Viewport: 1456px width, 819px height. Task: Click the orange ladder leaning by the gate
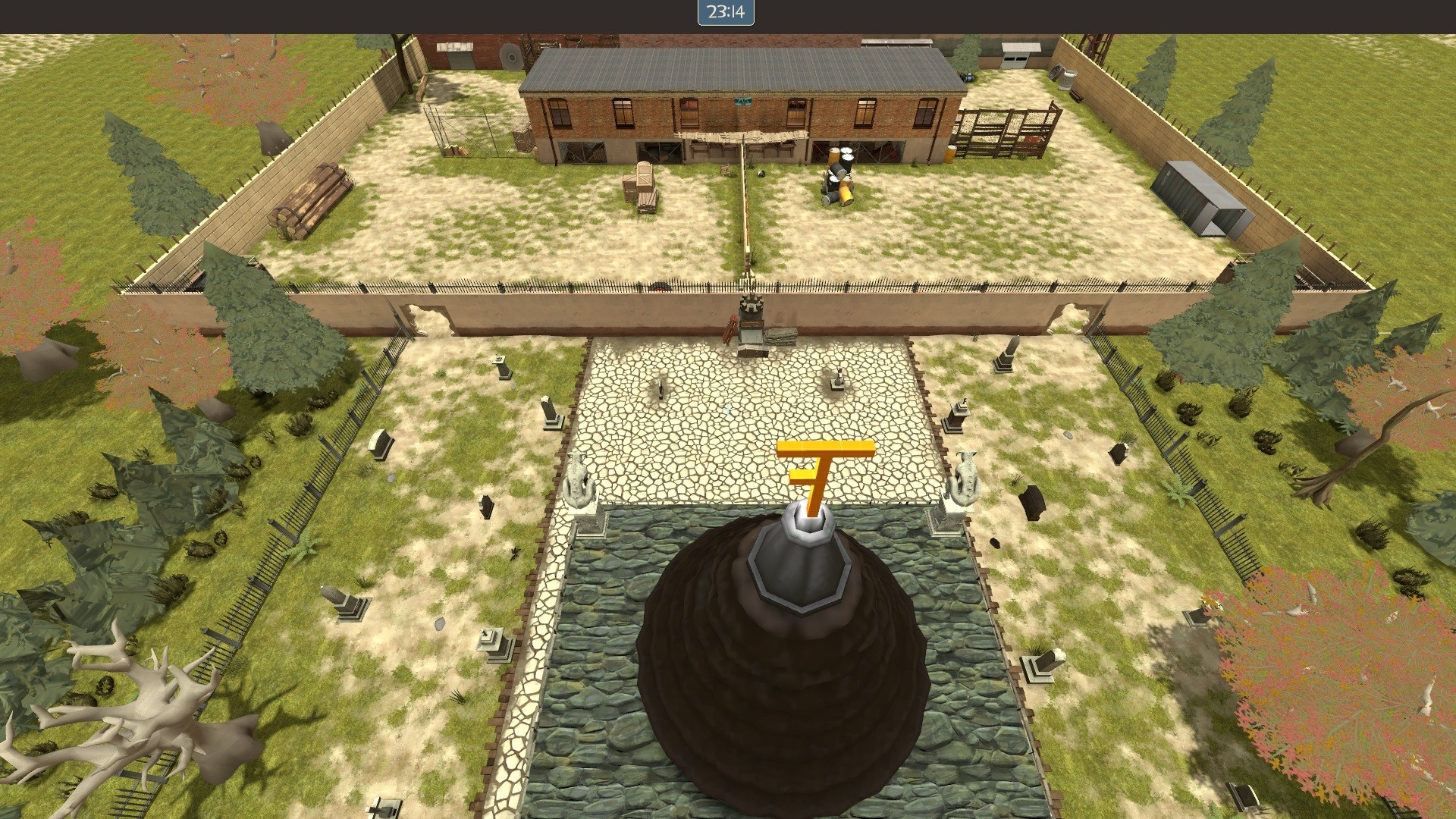[729, 330]
